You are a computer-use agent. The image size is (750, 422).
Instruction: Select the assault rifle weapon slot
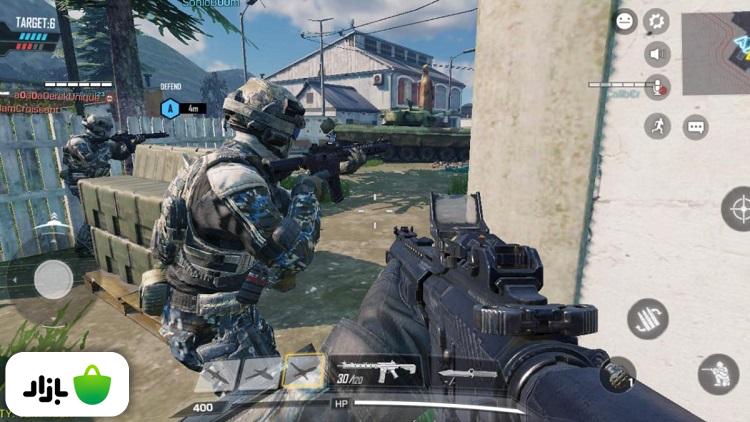[x=377, y=372]
